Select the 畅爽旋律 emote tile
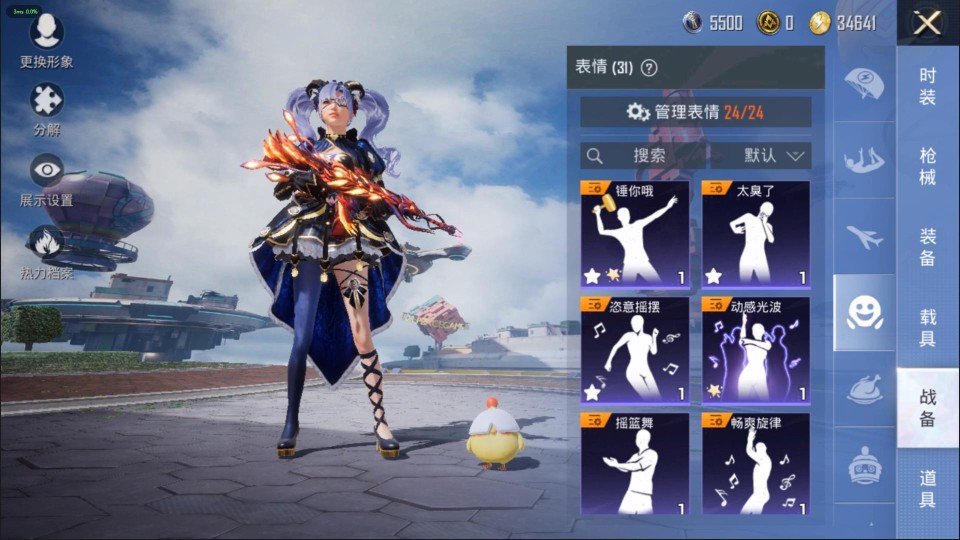Image resolution: width=960 pixels, height=540 pixels. (x=756, y=464)
